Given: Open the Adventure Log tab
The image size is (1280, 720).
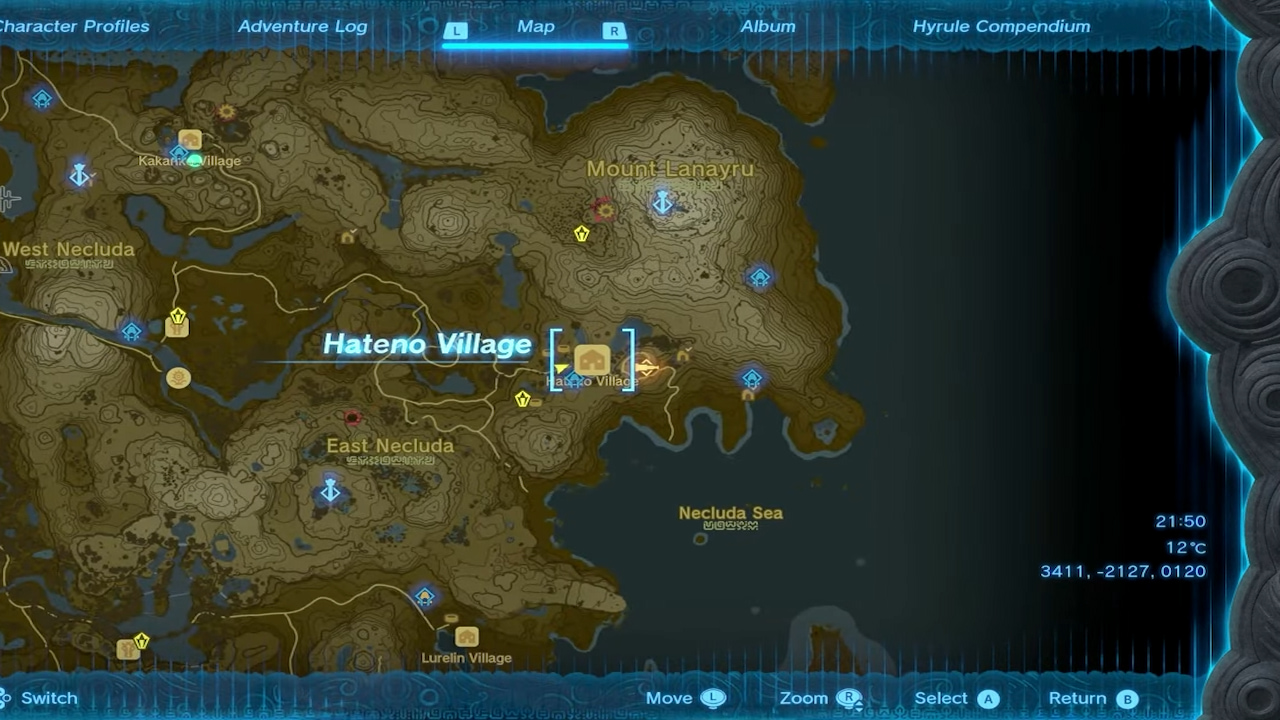Looking at the screenshot, I should 302,26.
